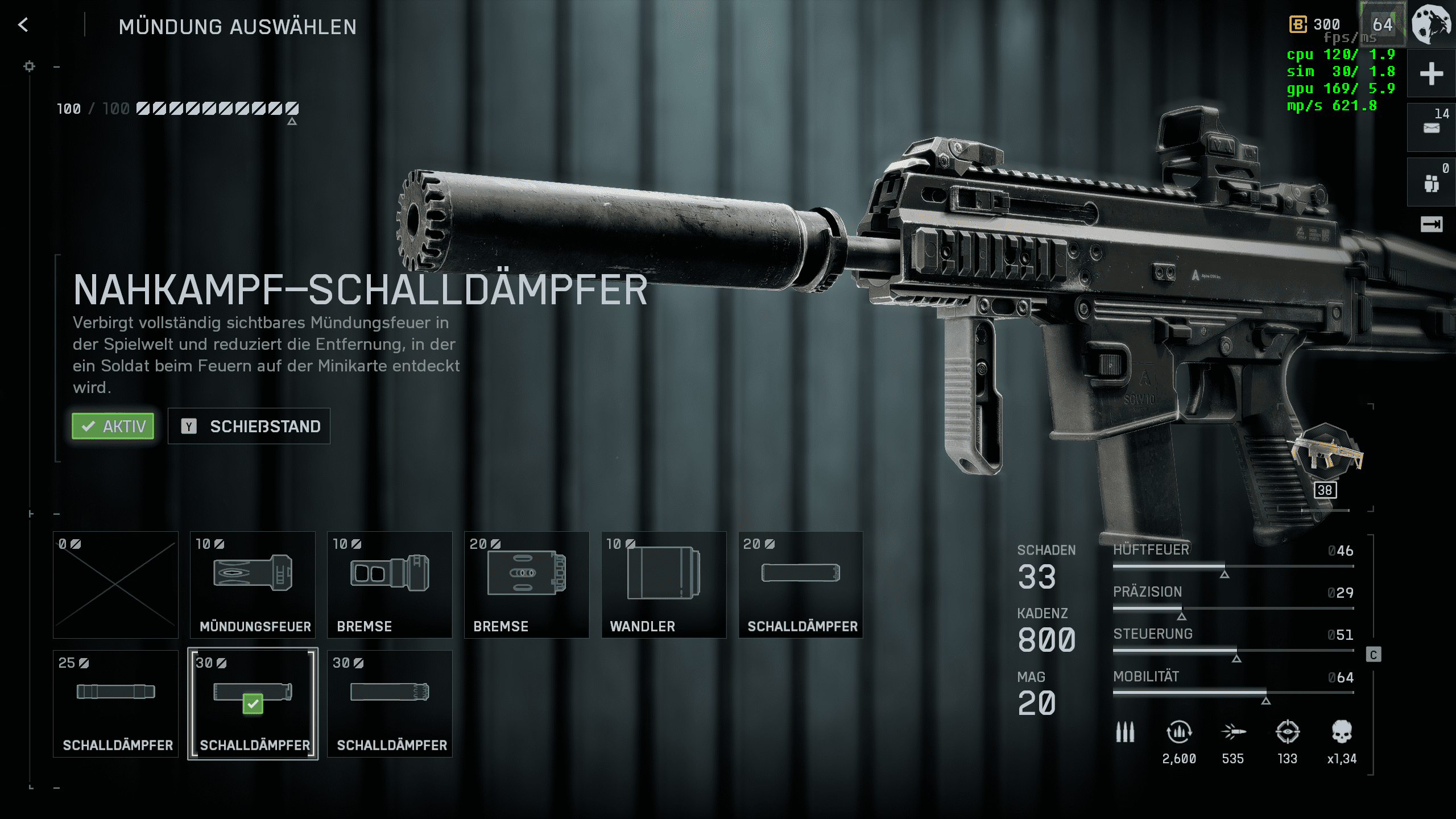Pick the 20-point Bremse attachment
This screenshot has width=1456, height=819.
527,585
